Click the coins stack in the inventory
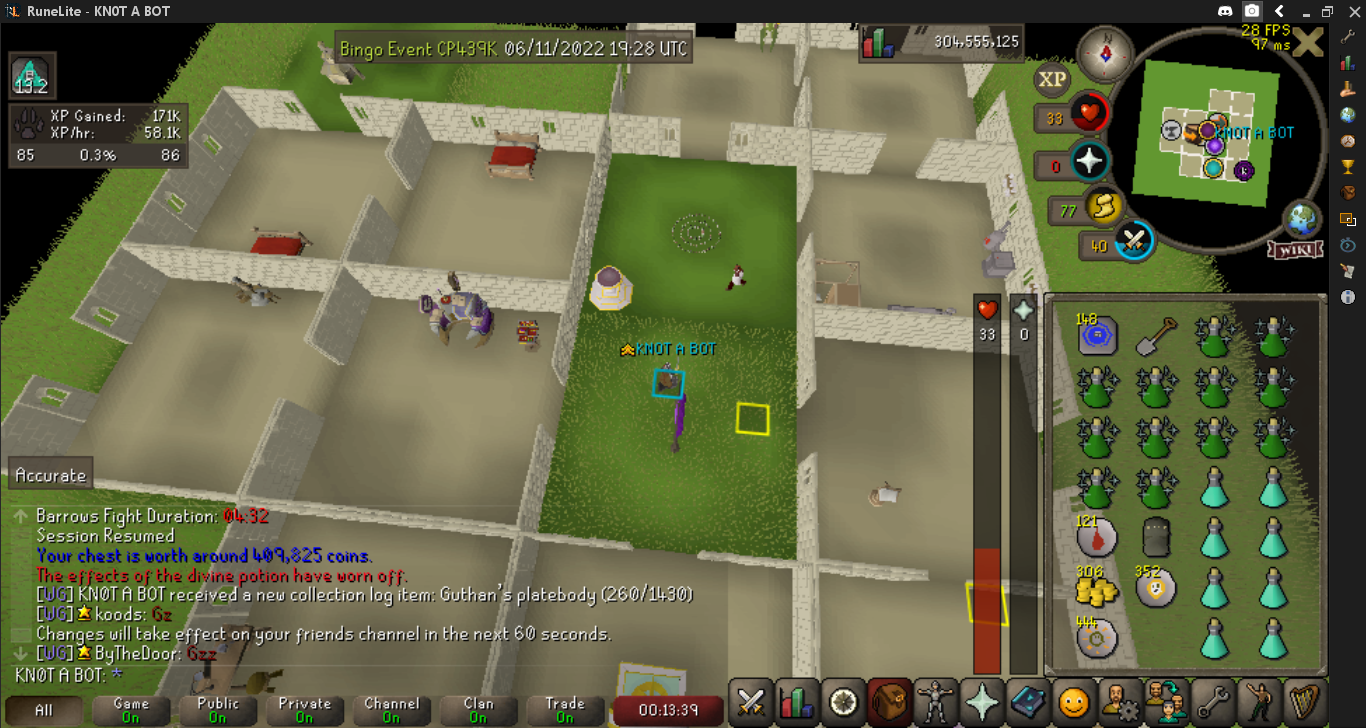The width and height of the screenshot is (1366, 728). [x=1097, y=588]
